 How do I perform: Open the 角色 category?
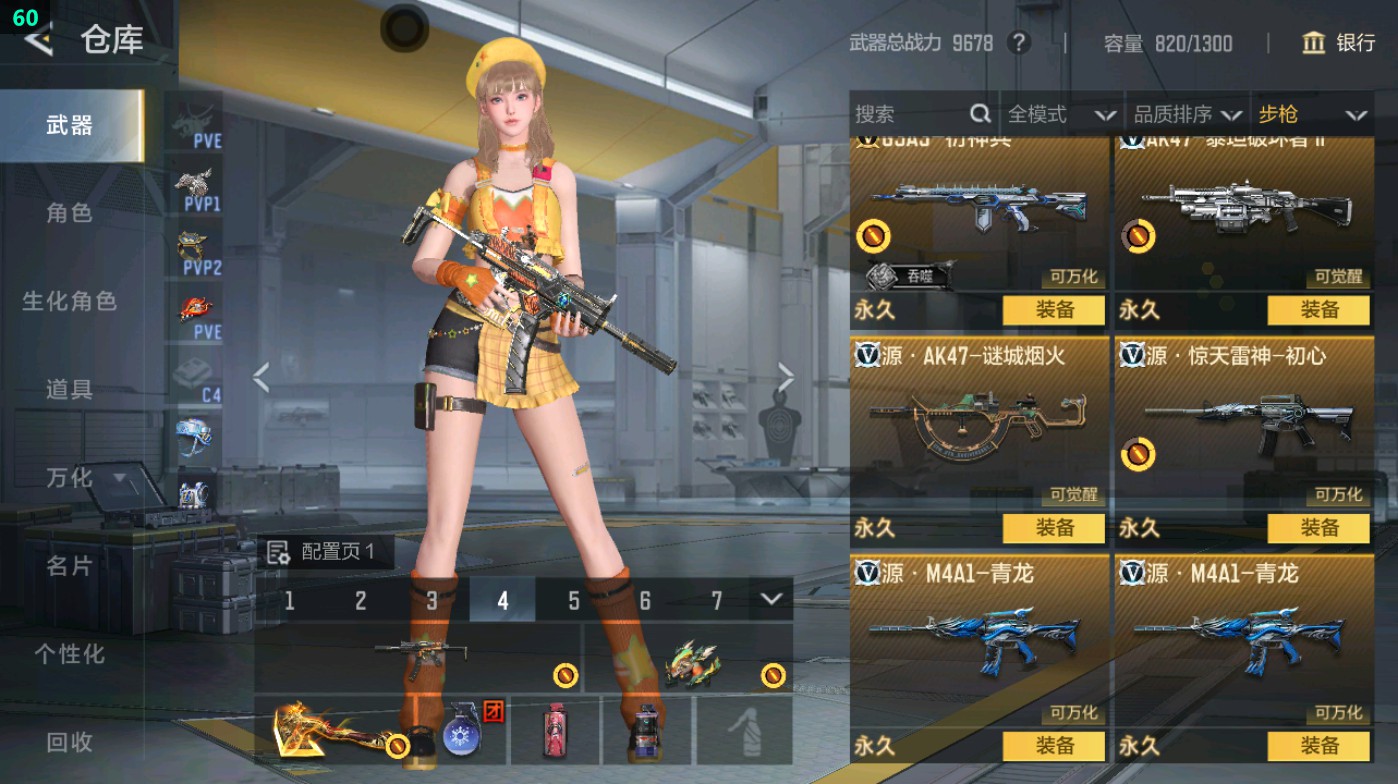[70, 213]
